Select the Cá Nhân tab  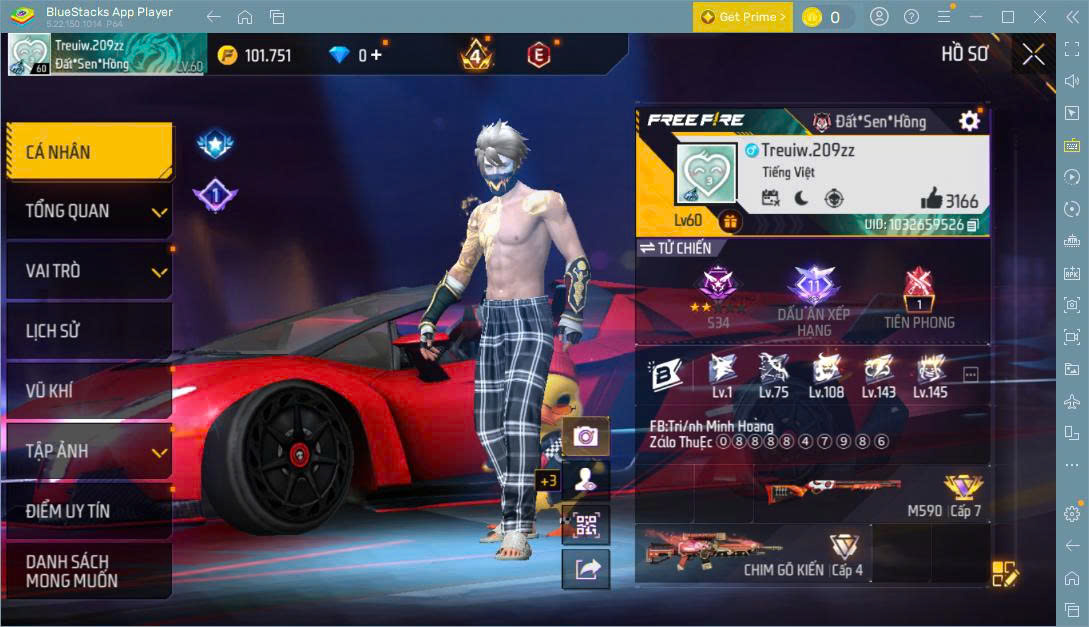[x=88, y=152]
